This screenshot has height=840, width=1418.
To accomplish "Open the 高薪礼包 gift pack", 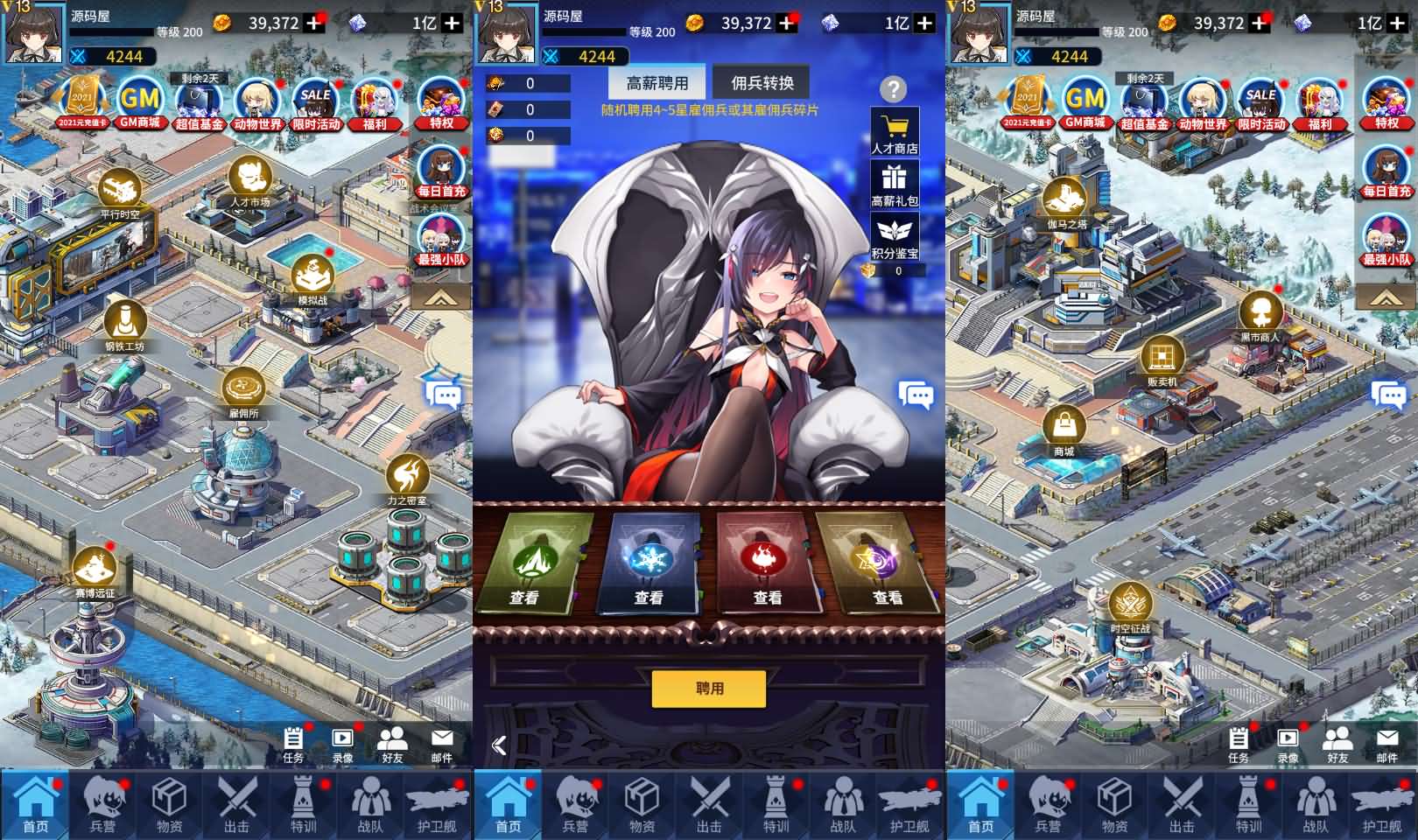I will pos(895,185).
